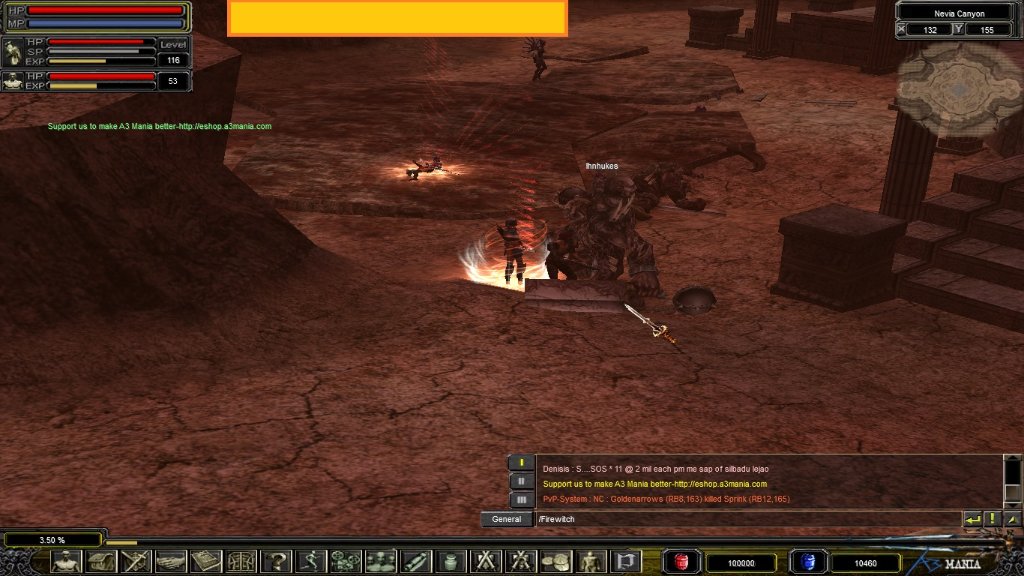Image resolution: width=1024 pixels, height=576 pixels.
Task: Click the player character portrait
Action: click(x=13, y=52)
